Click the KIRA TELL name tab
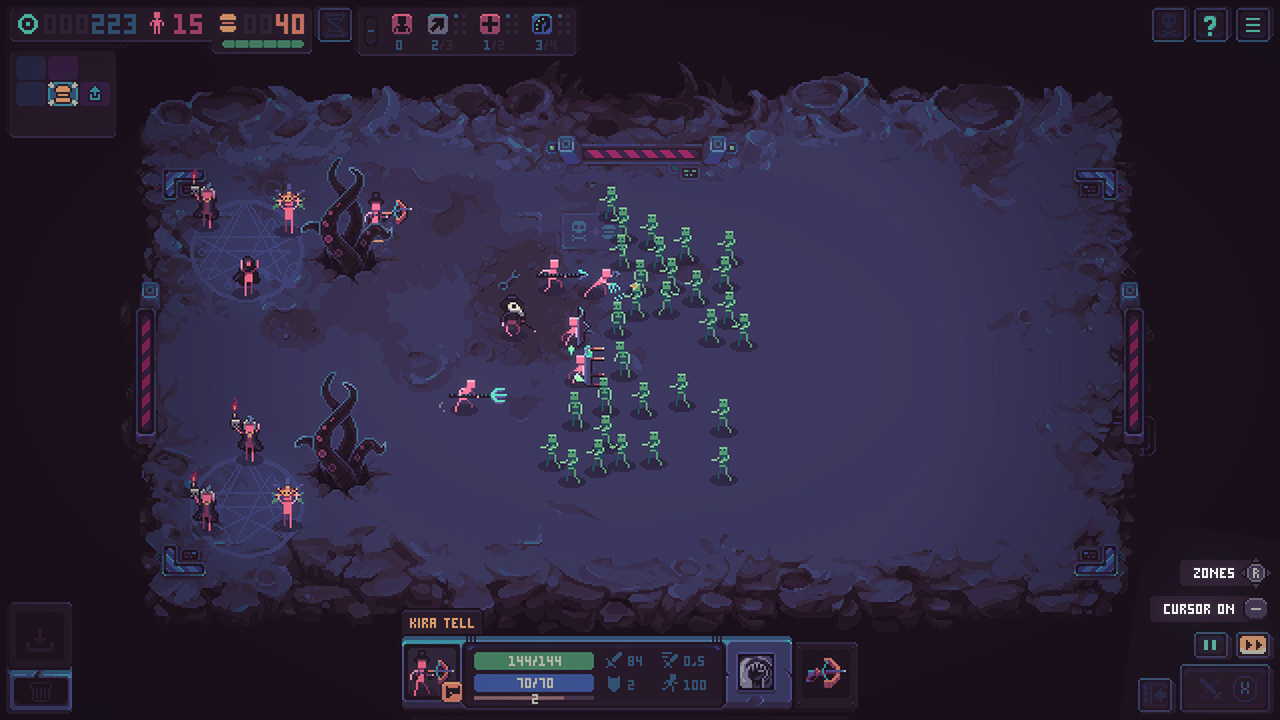Image resolution: width=1280 pixels, height=720 pixels. coord(440,622)
